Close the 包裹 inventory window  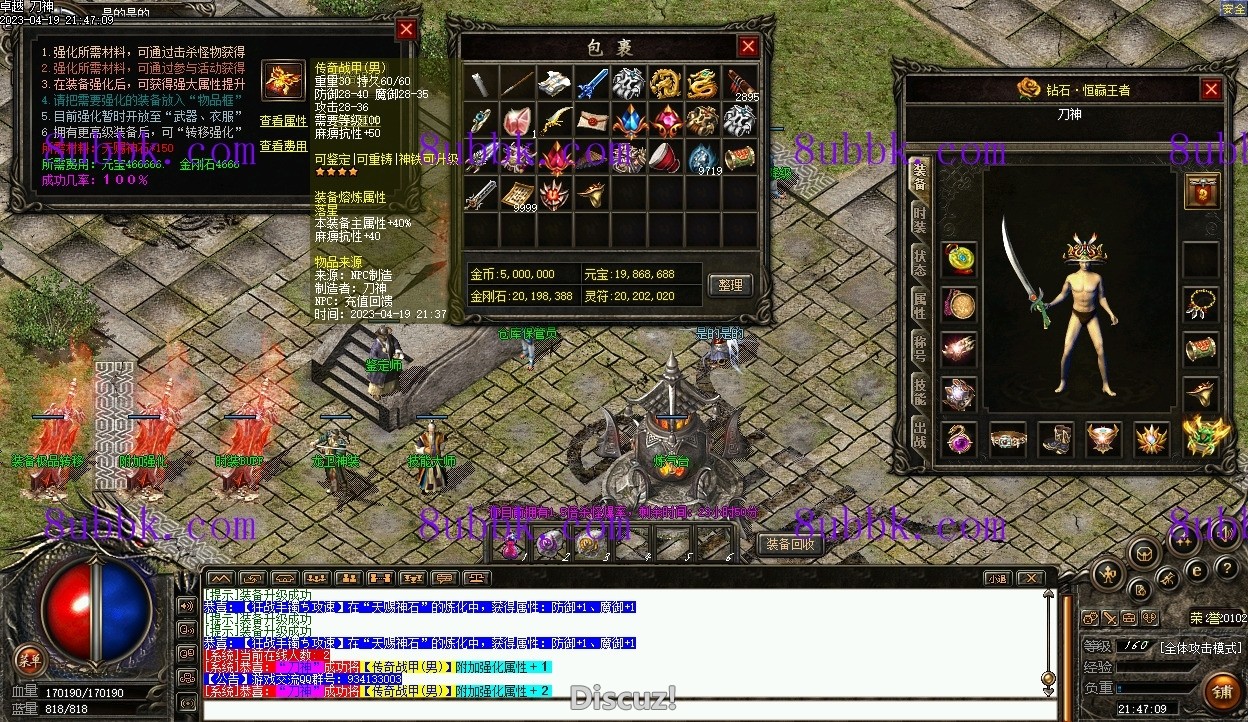coord(748,46)
